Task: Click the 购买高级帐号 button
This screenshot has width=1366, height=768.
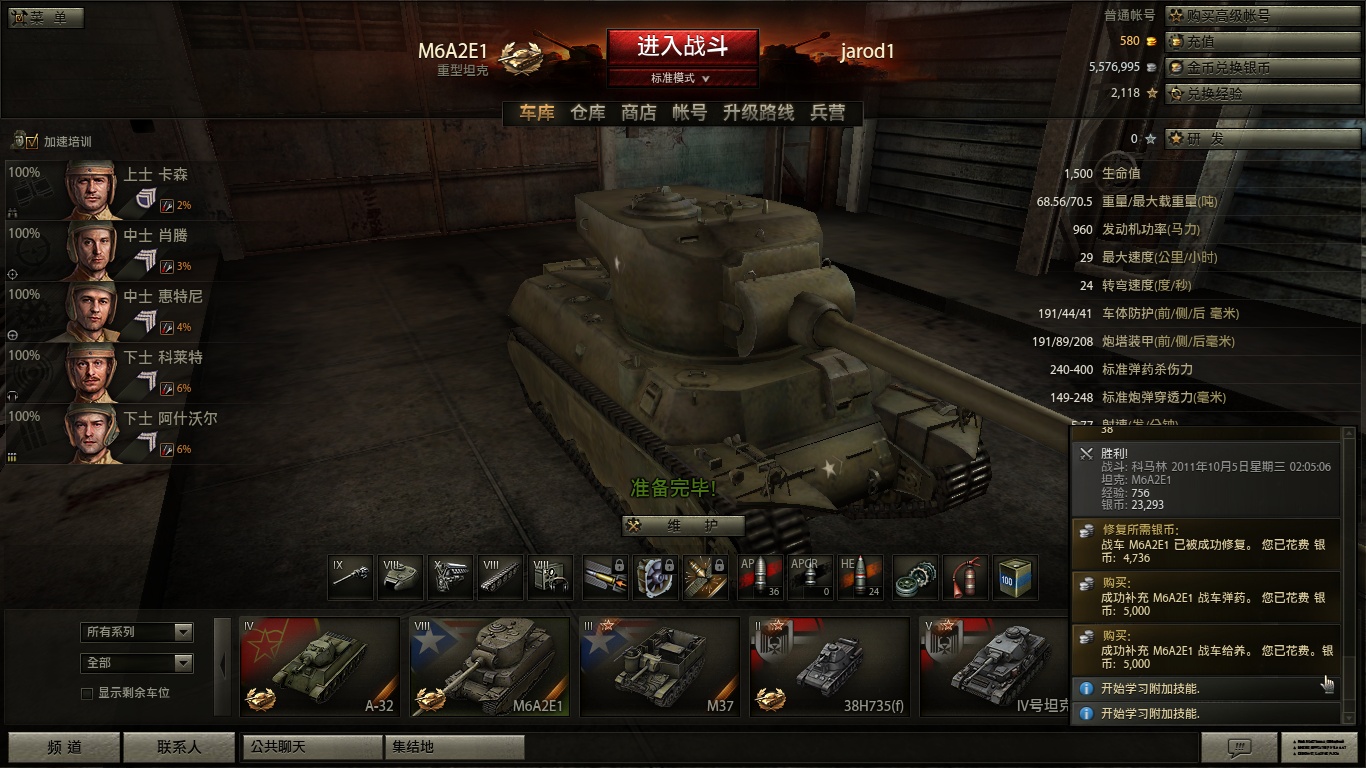Action: coord(1262,16)
